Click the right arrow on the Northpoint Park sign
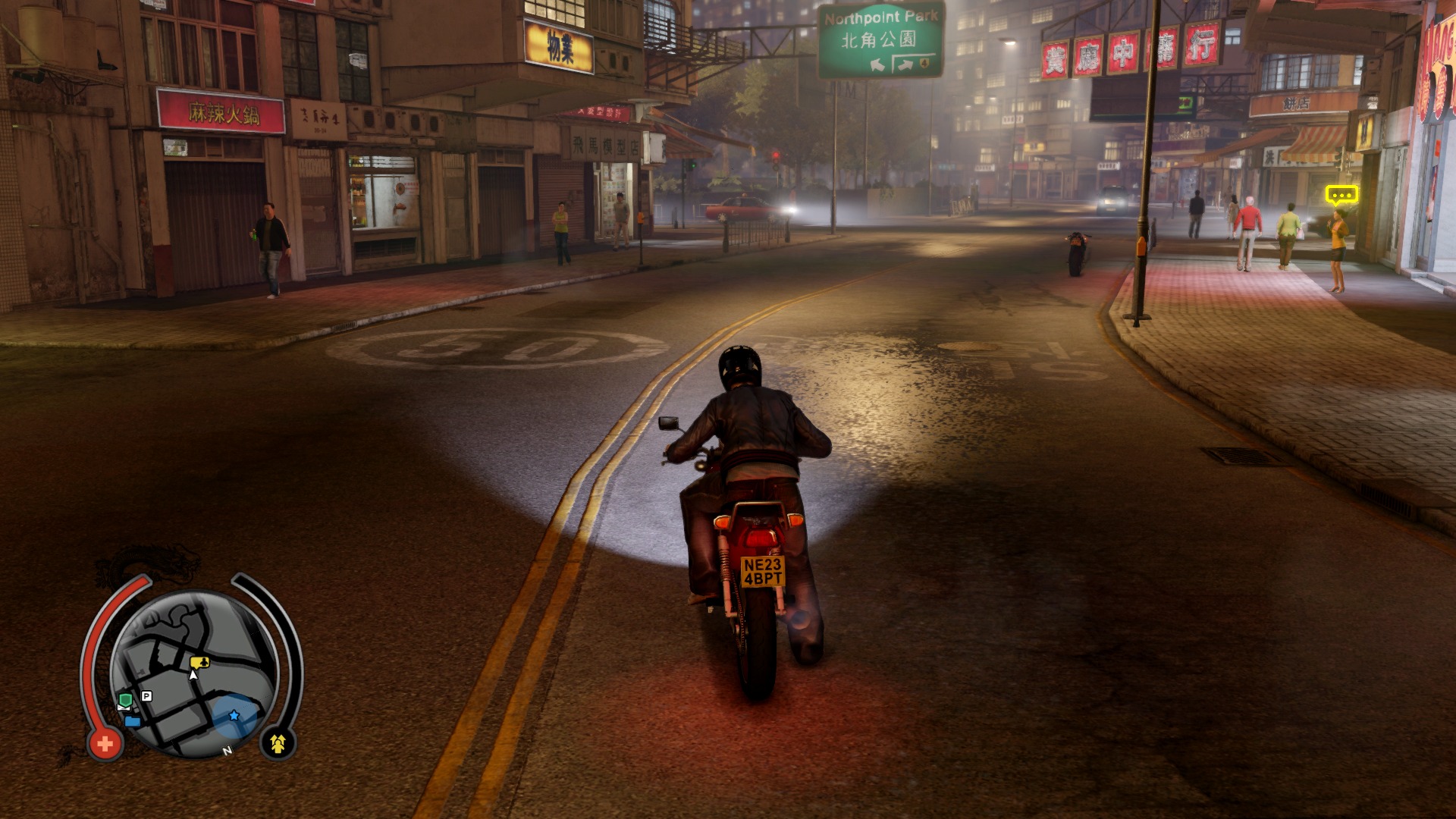 click(905, 64)
